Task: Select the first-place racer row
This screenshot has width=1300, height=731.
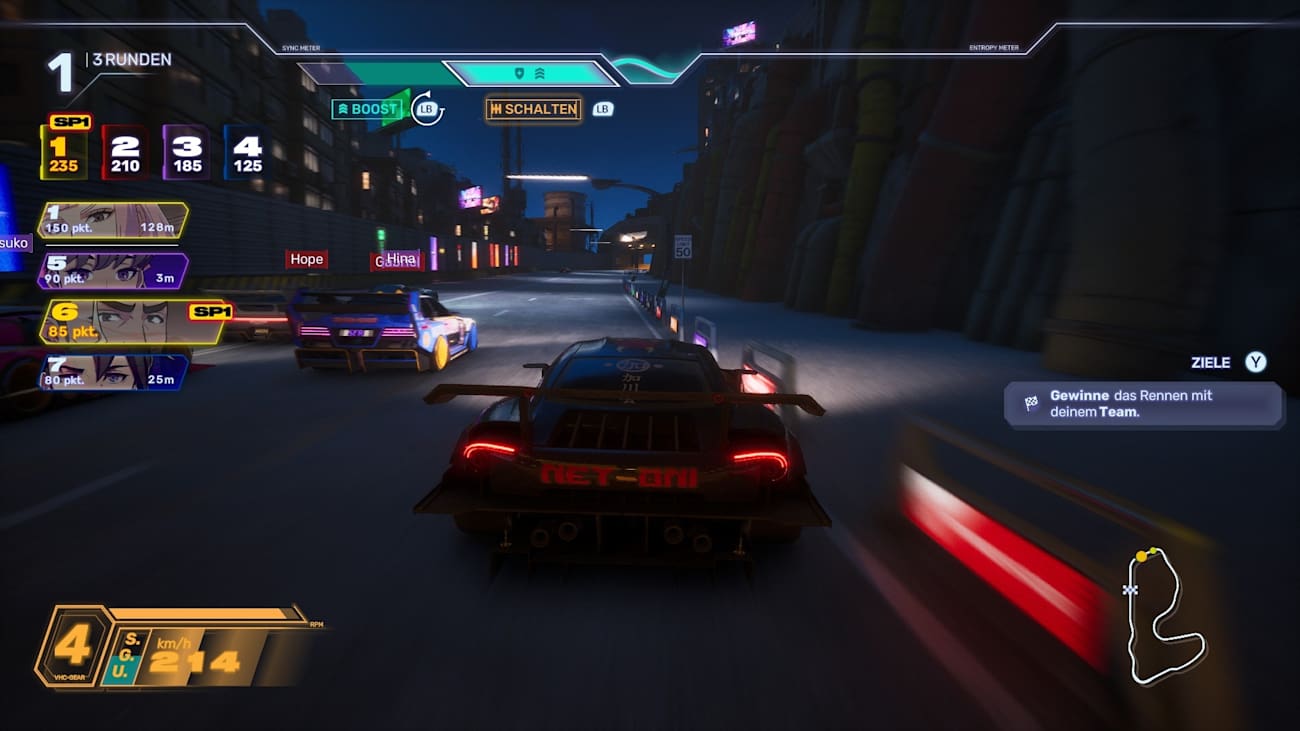Action: pyautogui.click(x=112, y=220)
